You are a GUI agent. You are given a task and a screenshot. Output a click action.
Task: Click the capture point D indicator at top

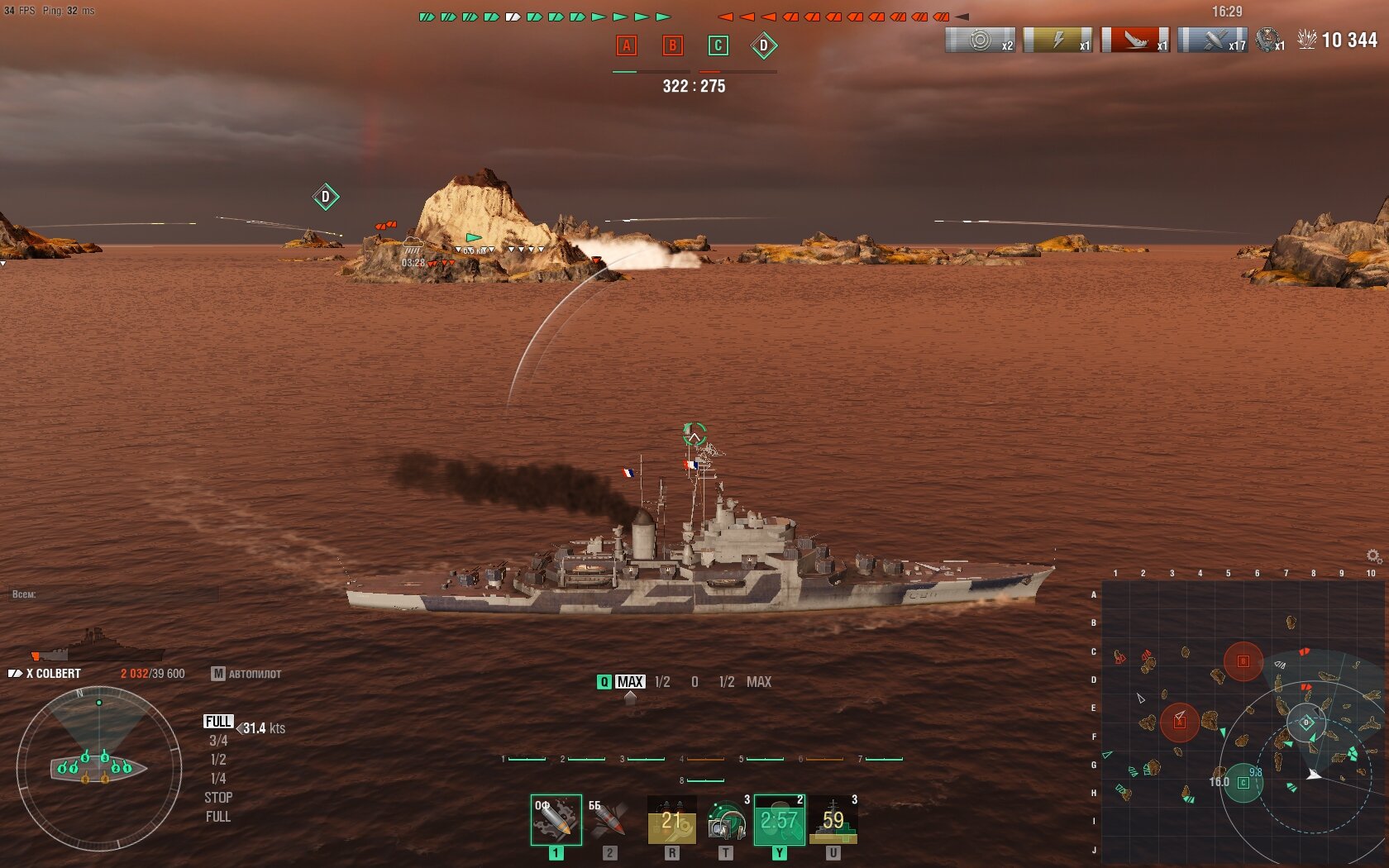pos(763,46)
